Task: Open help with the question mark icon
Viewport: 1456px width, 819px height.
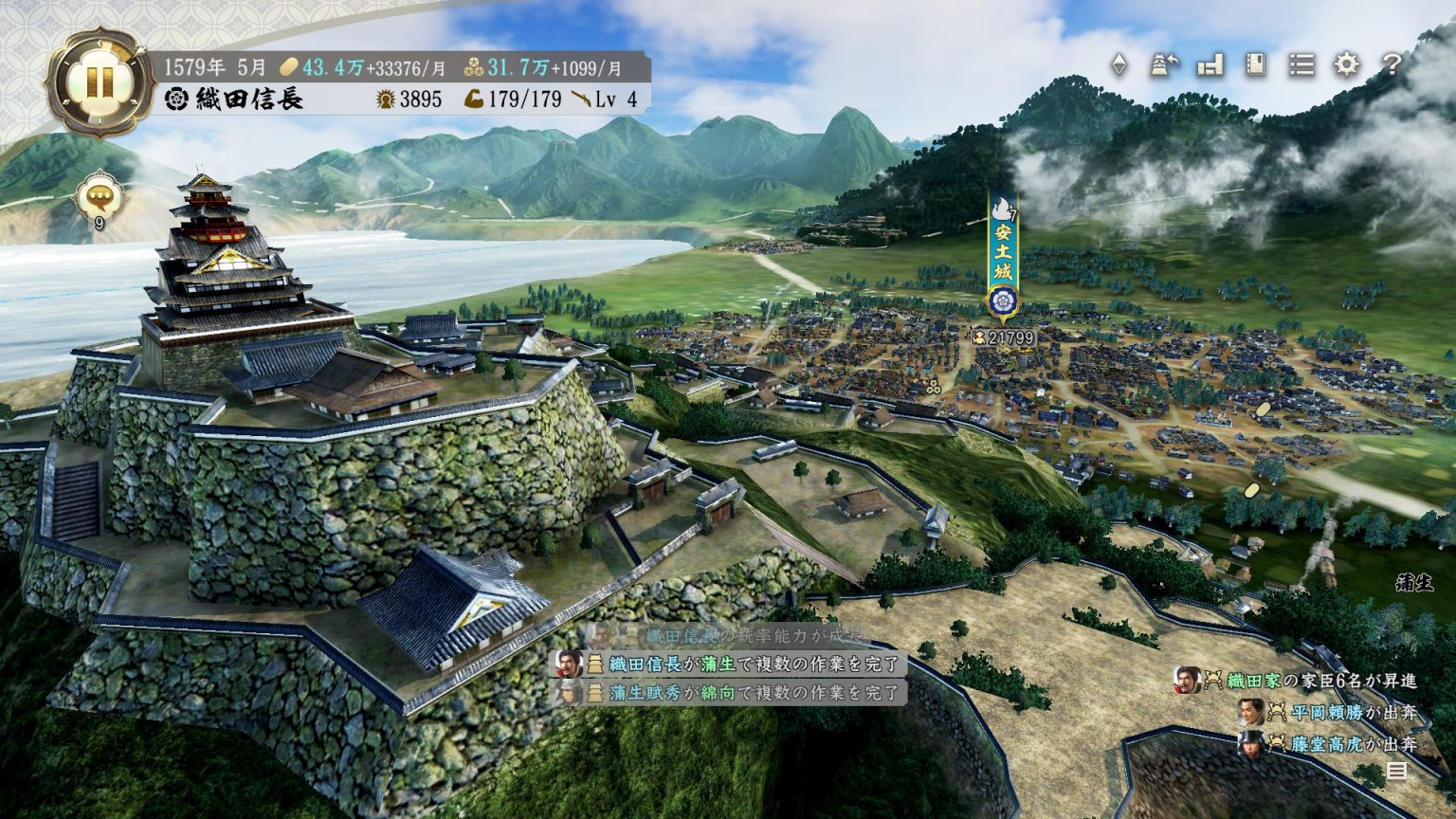Action: (1391, 64)
